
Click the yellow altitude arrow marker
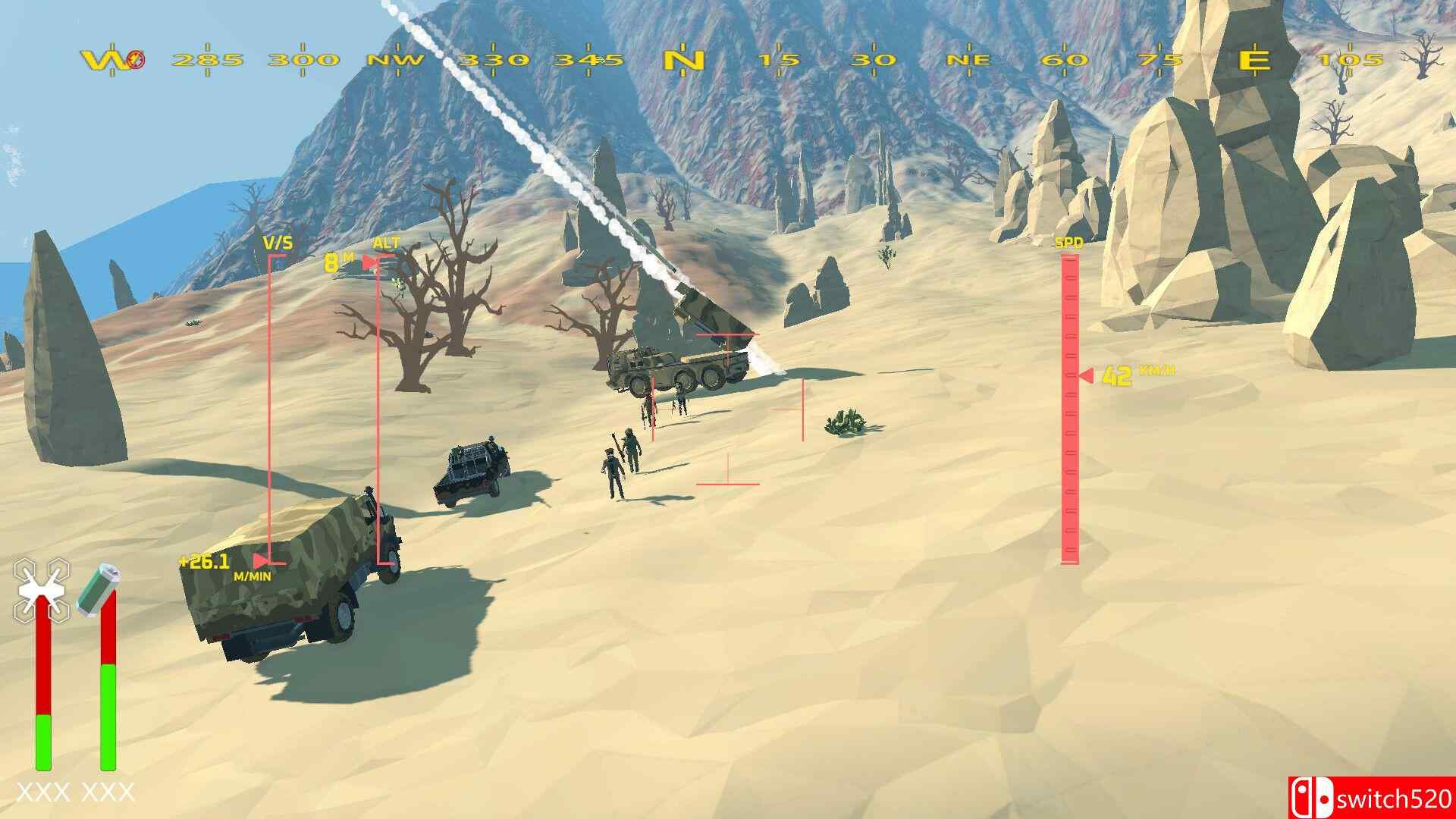pyautogui.click(x=369, y=262)
